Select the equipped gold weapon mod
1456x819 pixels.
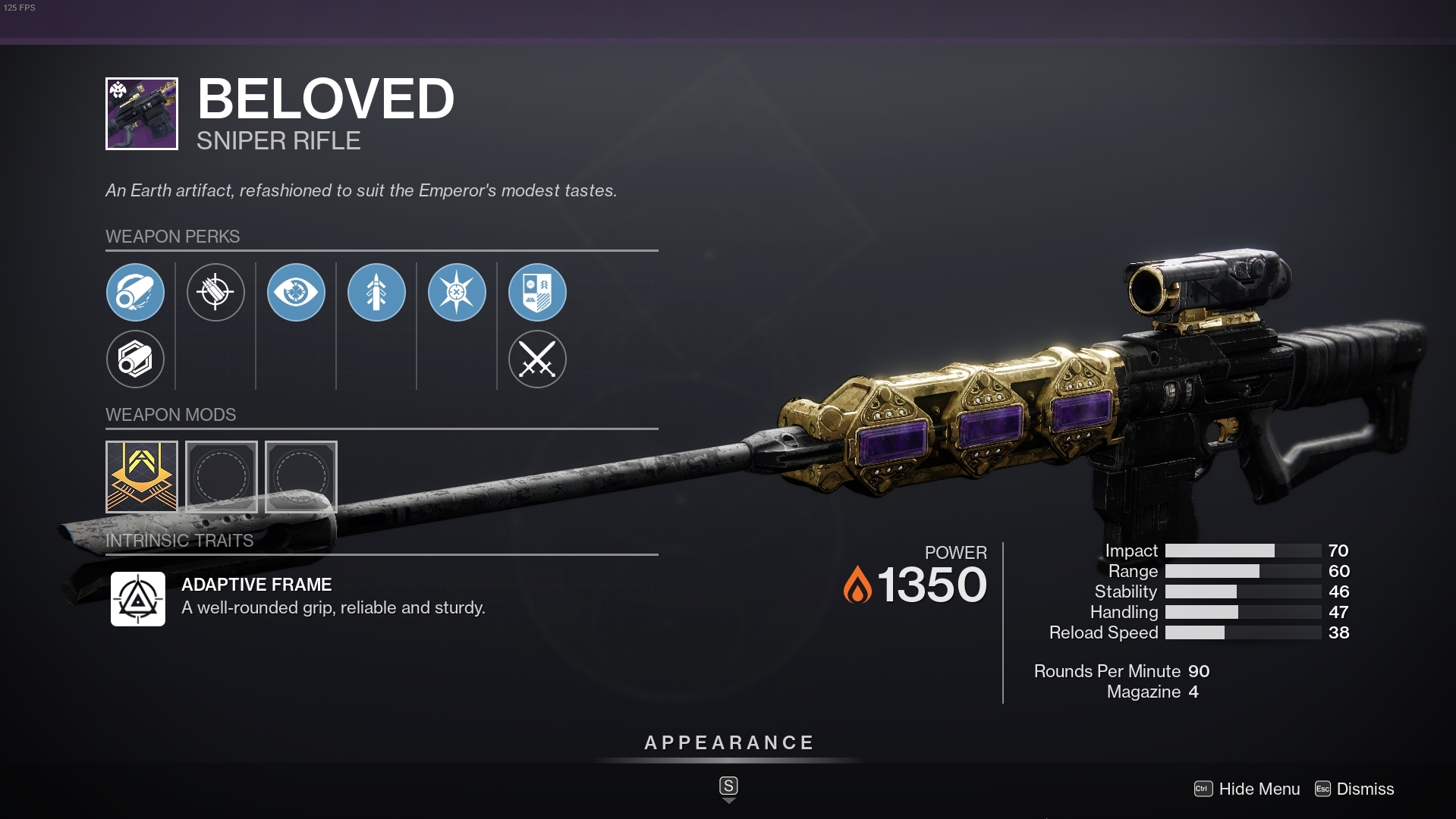pos(141,476)
